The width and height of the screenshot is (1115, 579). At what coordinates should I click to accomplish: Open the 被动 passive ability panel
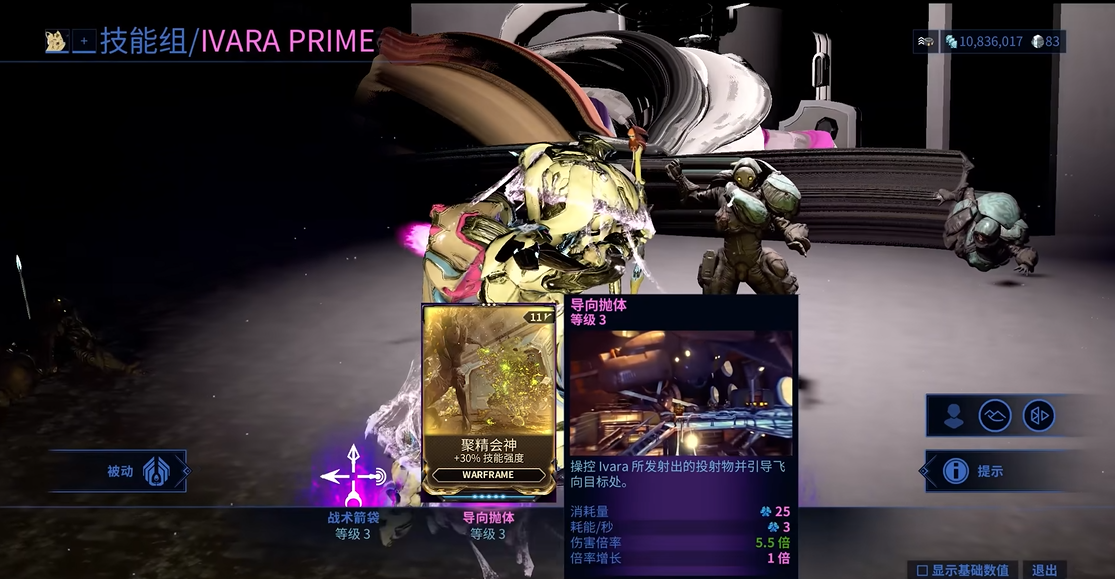[x=121, y=471]
